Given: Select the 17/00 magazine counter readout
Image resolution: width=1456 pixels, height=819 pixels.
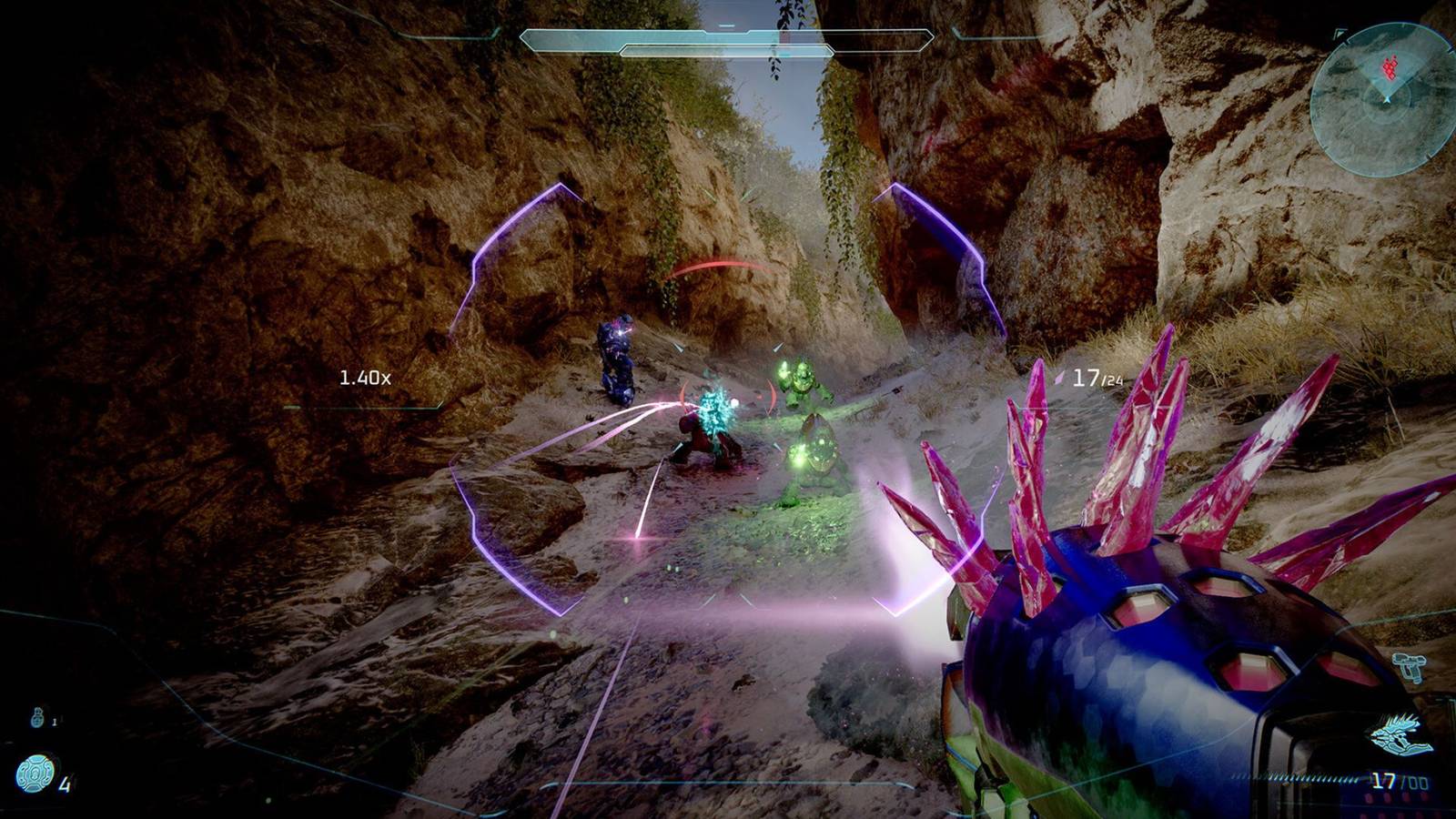Looking at the screenshot, I should point(1400,779).
